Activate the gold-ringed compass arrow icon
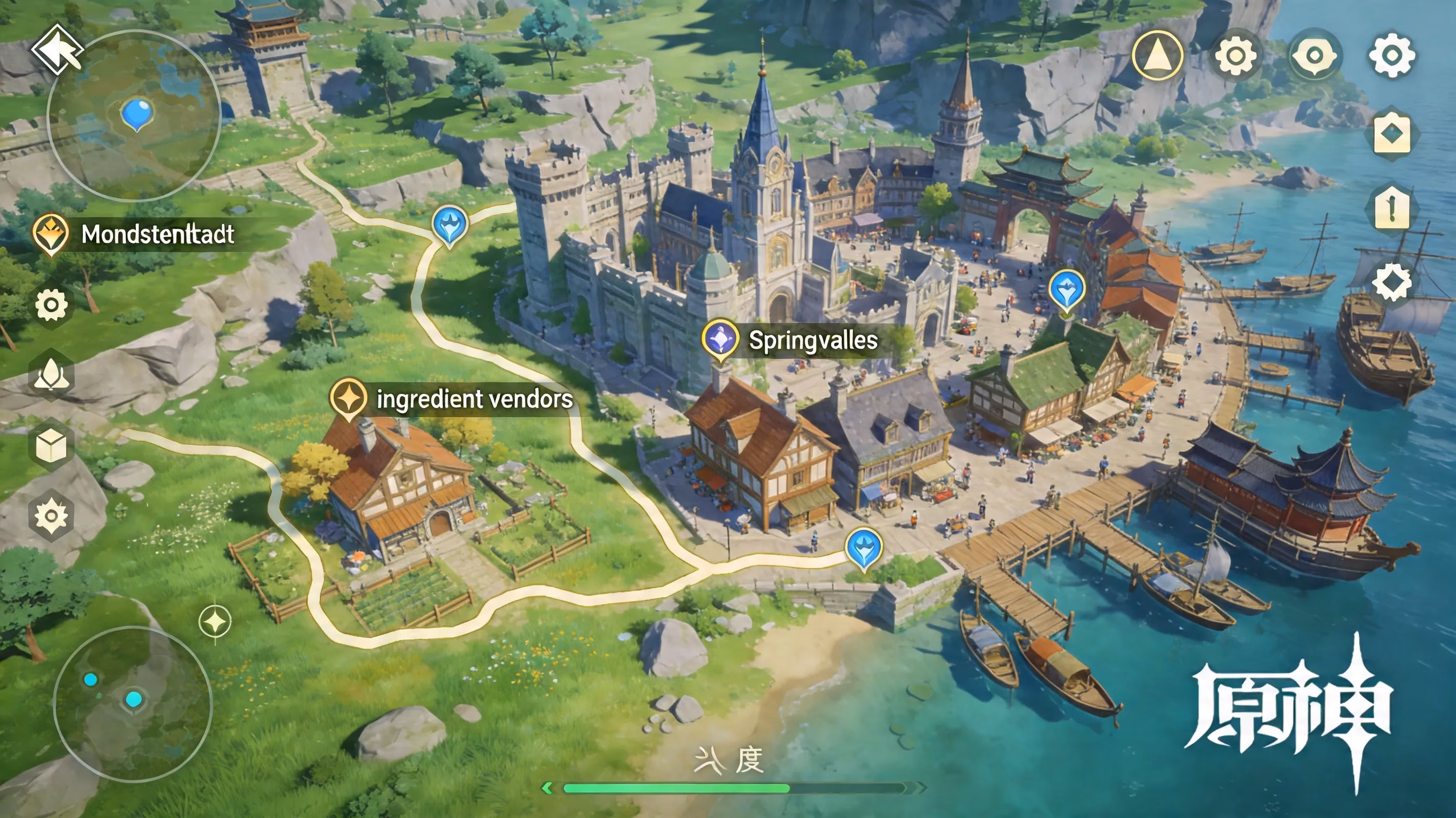The image size is (1456, 818). click(1157, 55)
